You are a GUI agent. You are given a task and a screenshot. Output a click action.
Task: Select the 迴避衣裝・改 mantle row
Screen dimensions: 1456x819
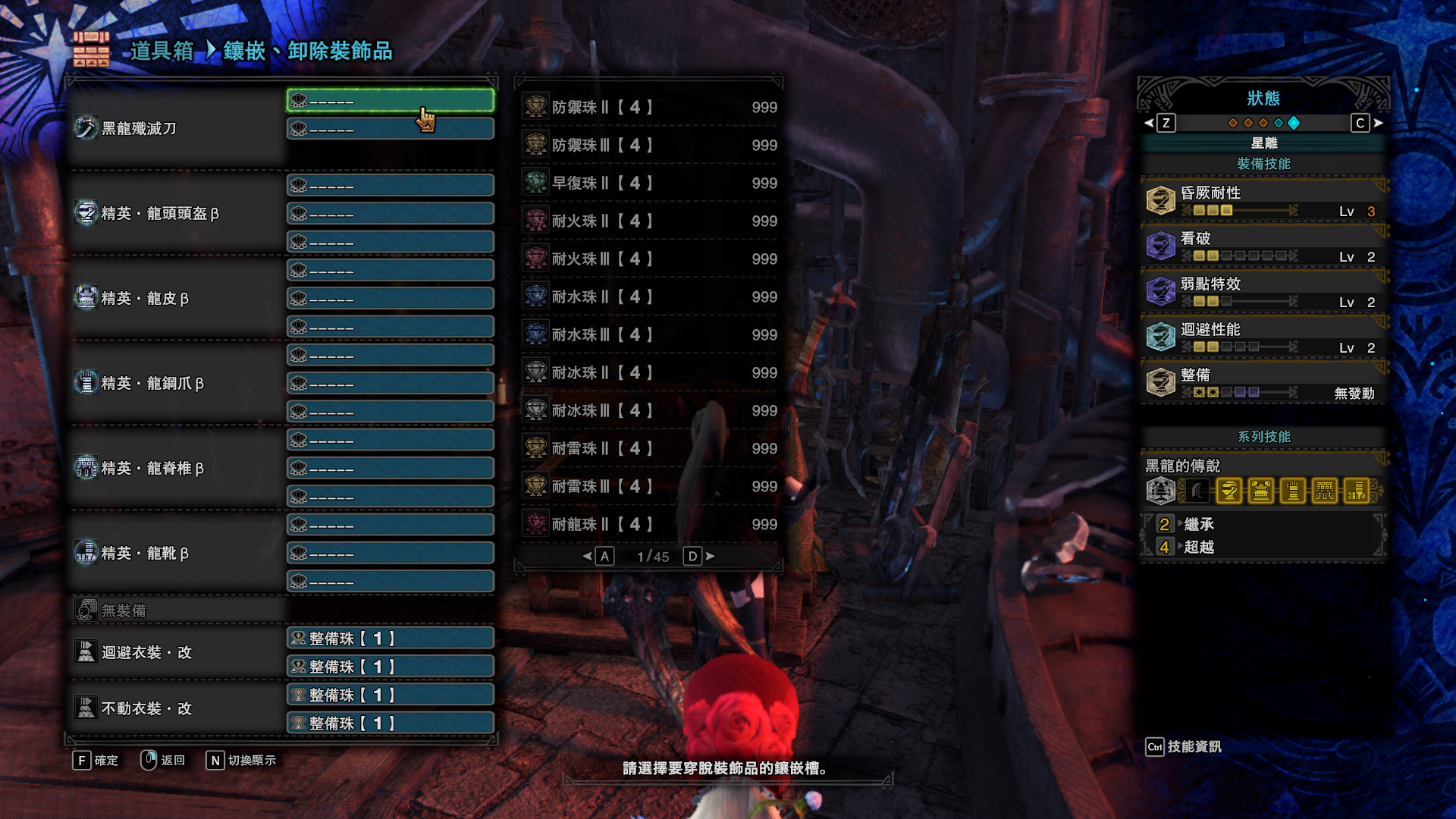coord(146,652)
